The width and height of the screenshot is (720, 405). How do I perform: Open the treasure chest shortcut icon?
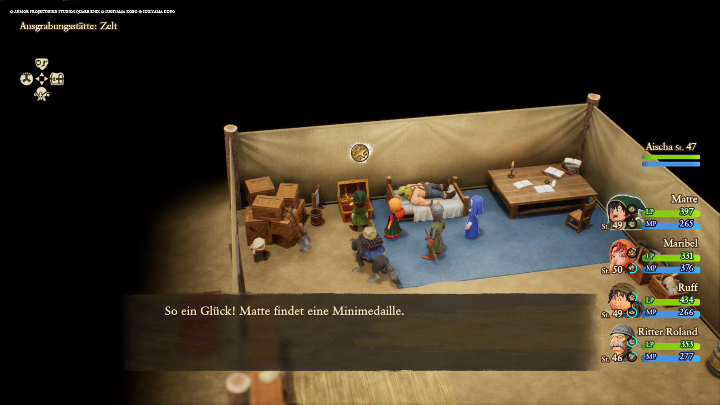click(57, 78)
